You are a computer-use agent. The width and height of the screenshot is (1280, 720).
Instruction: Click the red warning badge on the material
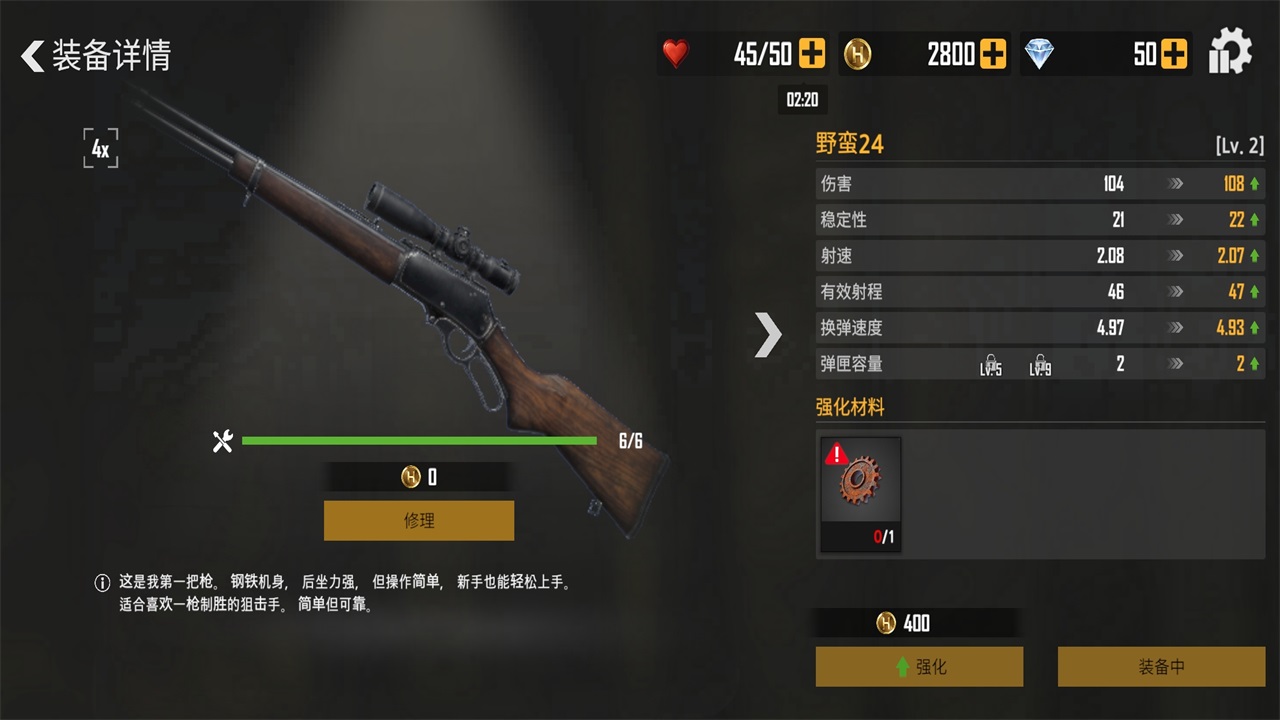click(838, 455)
